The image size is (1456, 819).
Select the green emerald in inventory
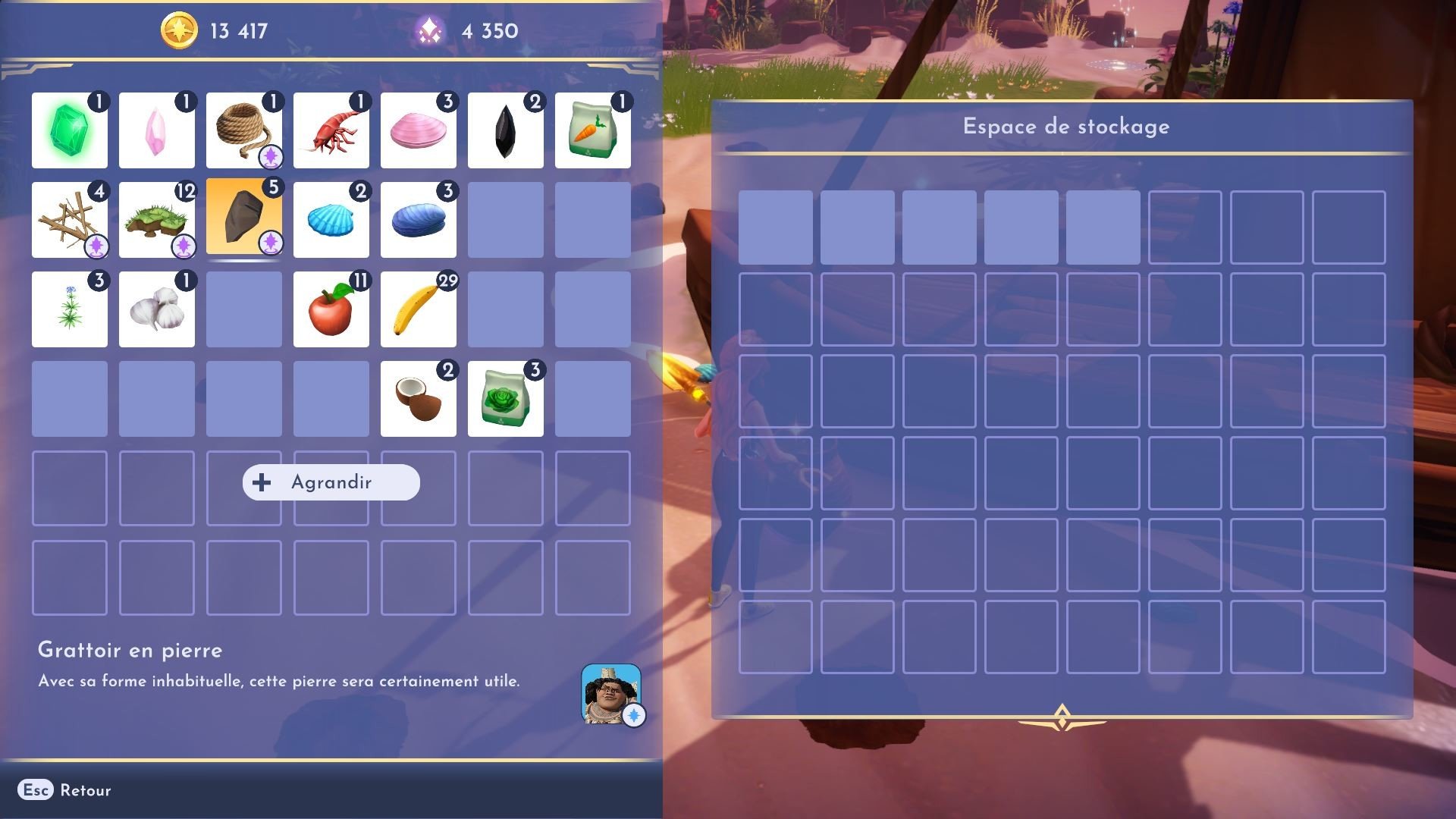[x=69, y=130]
